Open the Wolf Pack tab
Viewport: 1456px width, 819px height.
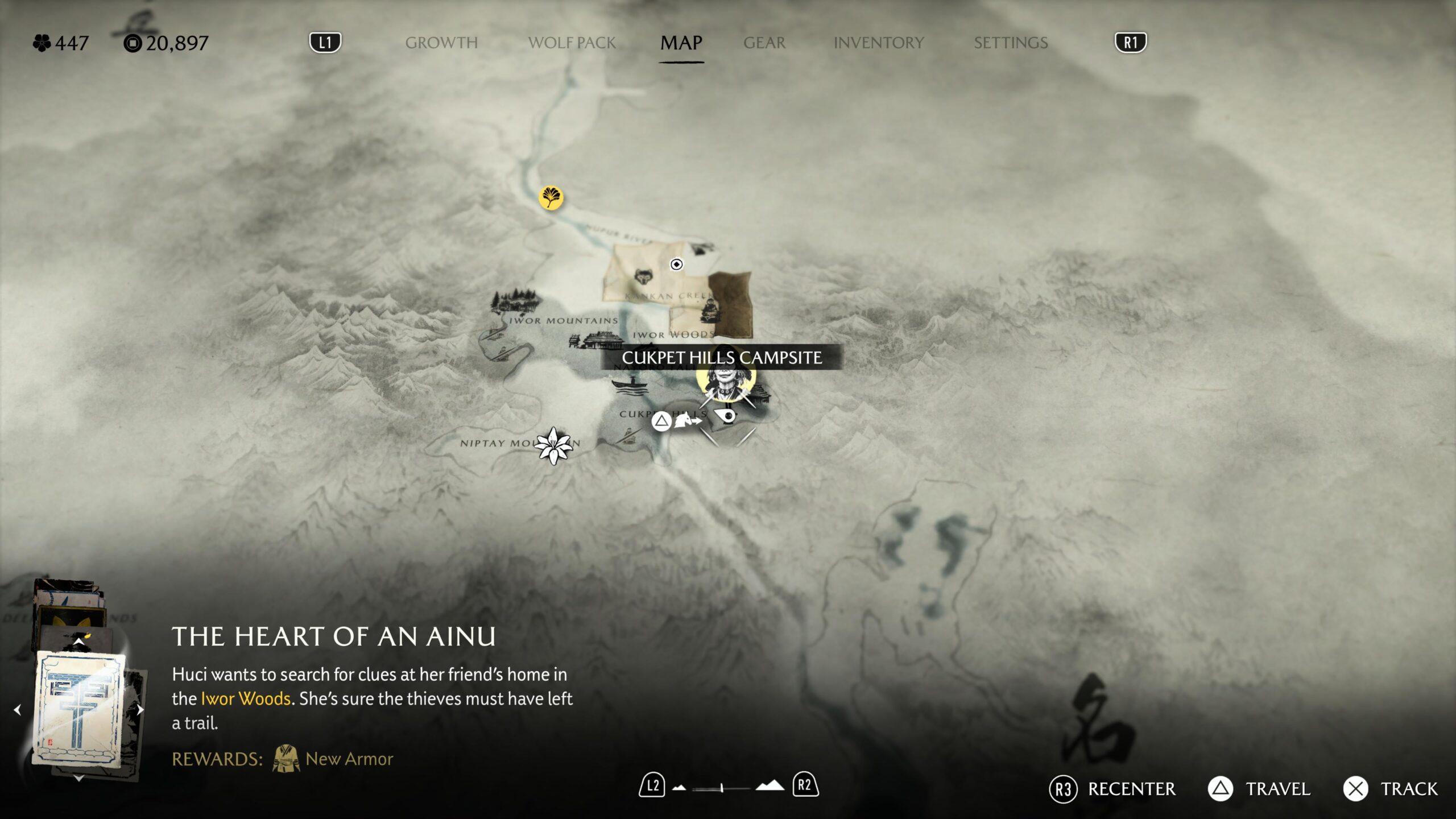[572, 43]
